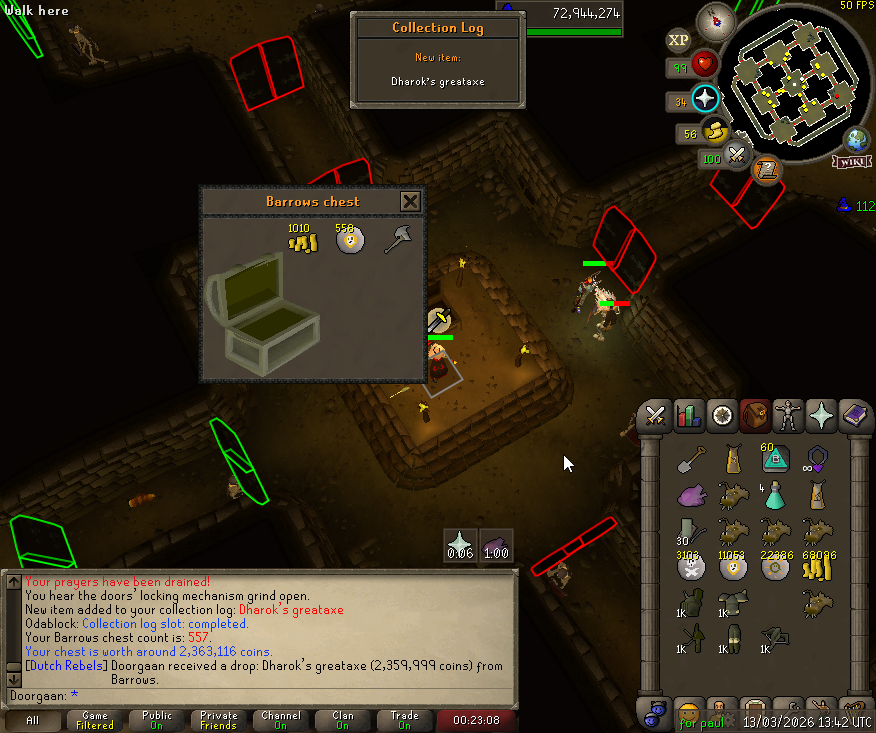Click the compass to face north

[716, 21]
